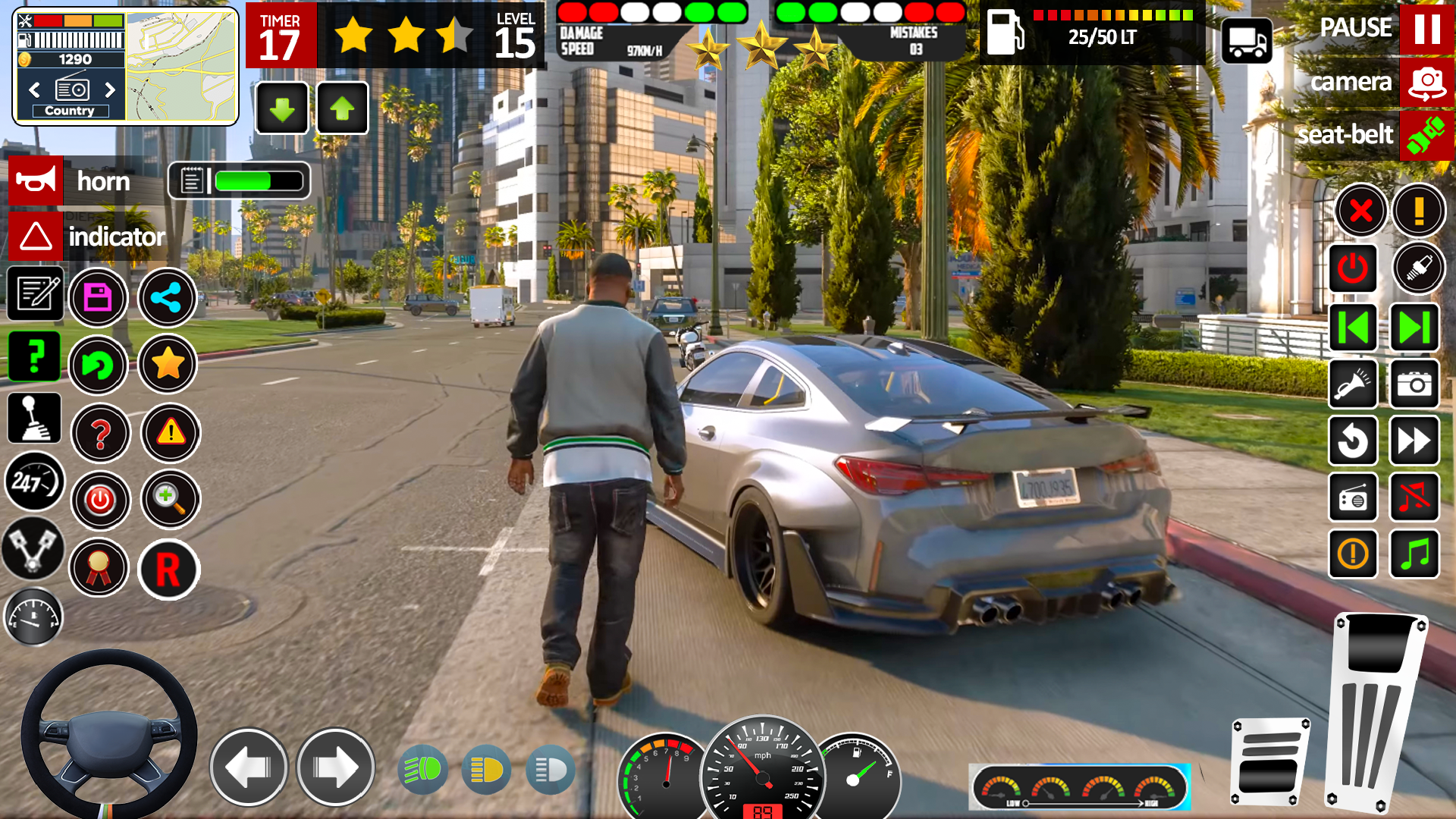Screen dimensions: 1456x819
Task: Skip to the next track
Action: (1414, 328)
